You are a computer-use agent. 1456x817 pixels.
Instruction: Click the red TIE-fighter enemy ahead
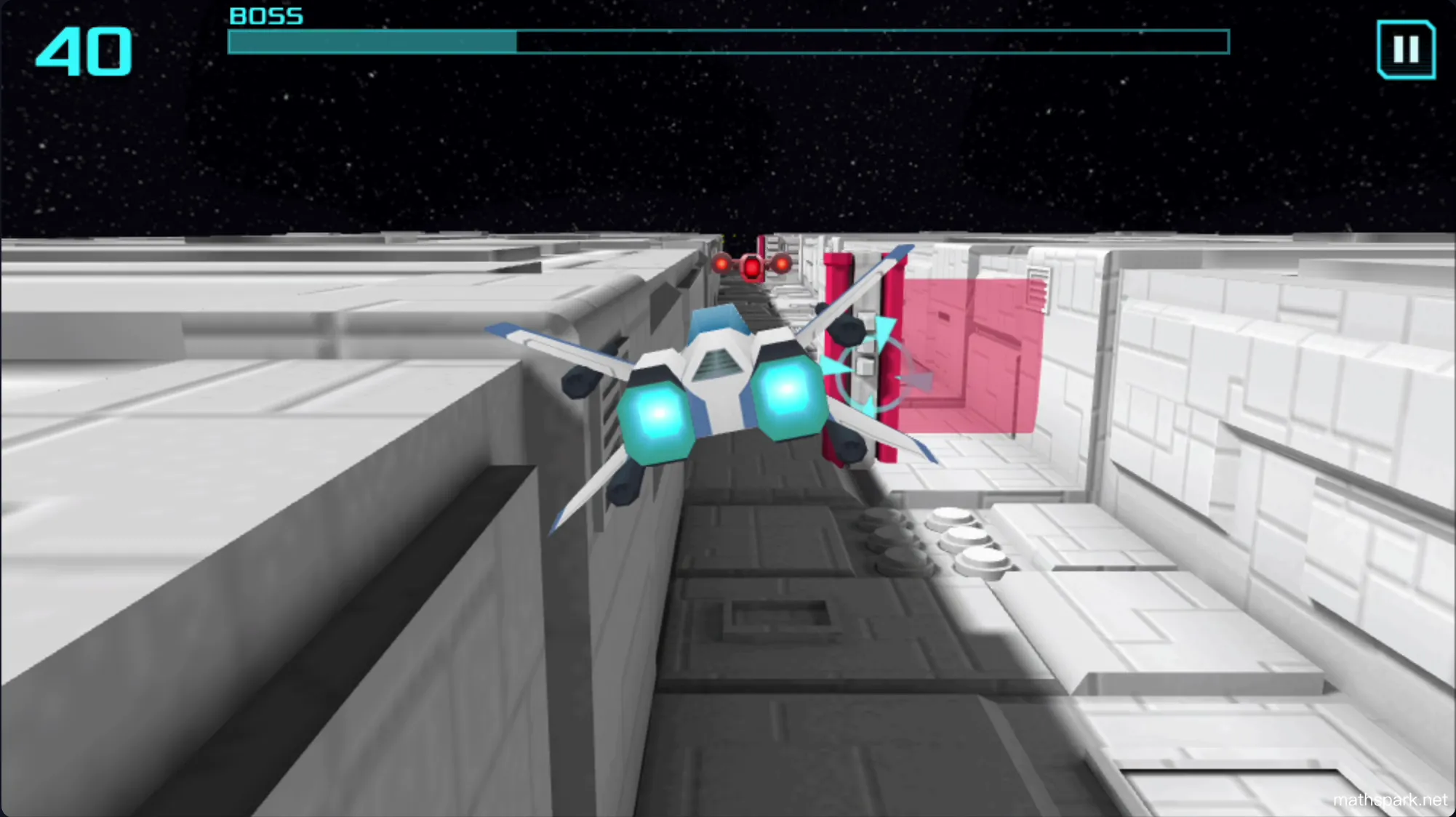click(752, 267)
